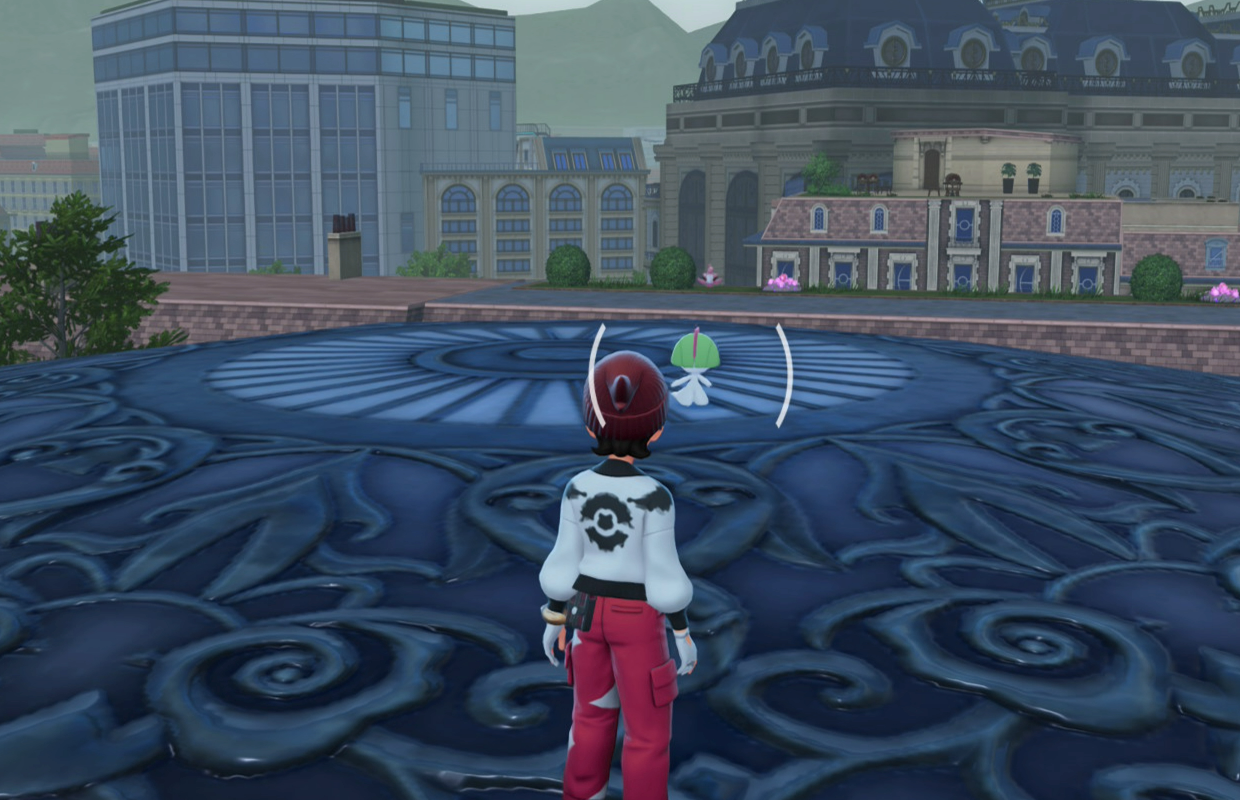The height and width of the screenshot is (800, 1240).
Task: Select the Ralts inside the targeting reticle
Action: [694, 368]
